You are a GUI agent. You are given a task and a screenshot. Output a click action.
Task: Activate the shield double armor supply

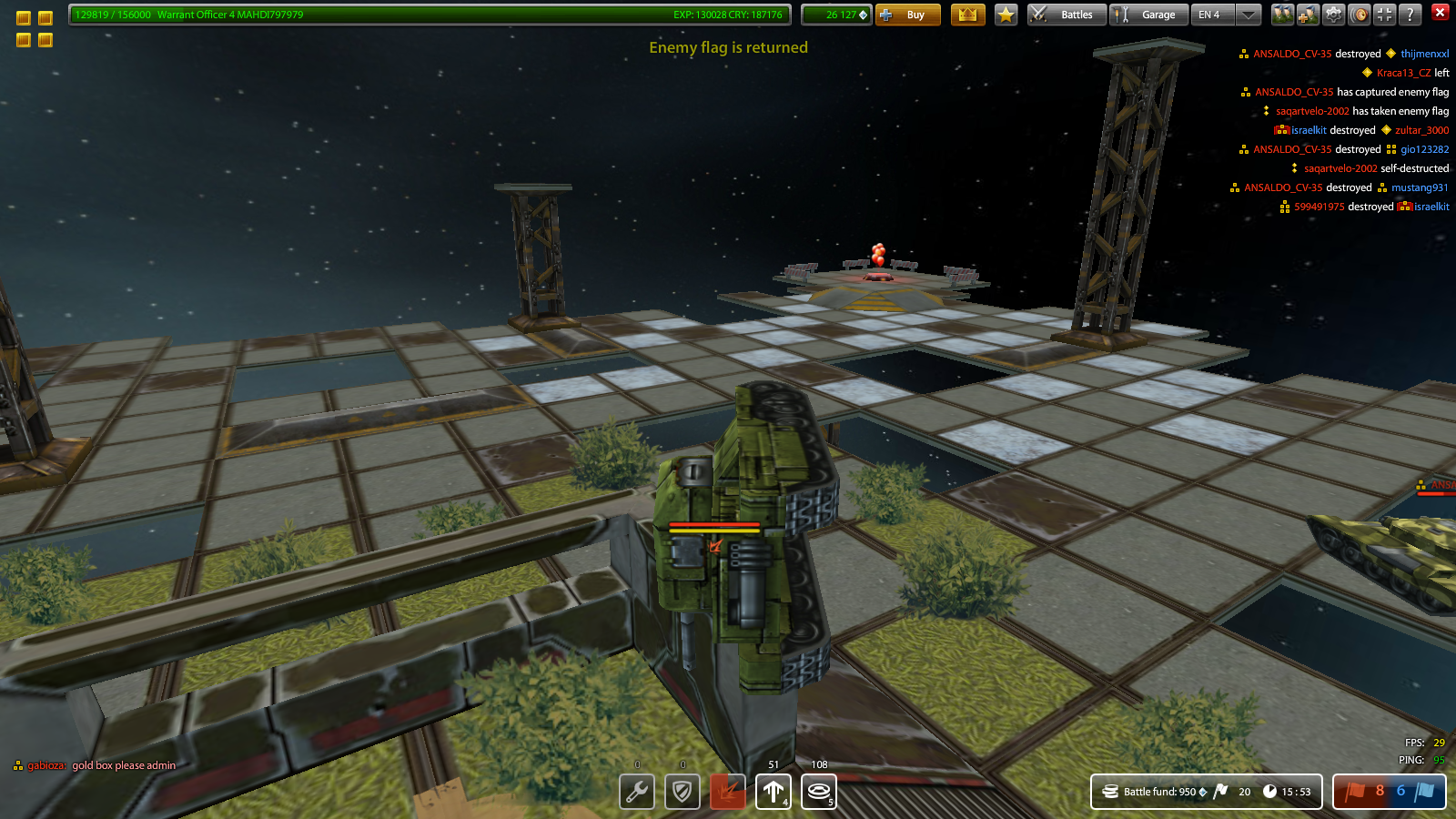point(682,792)
